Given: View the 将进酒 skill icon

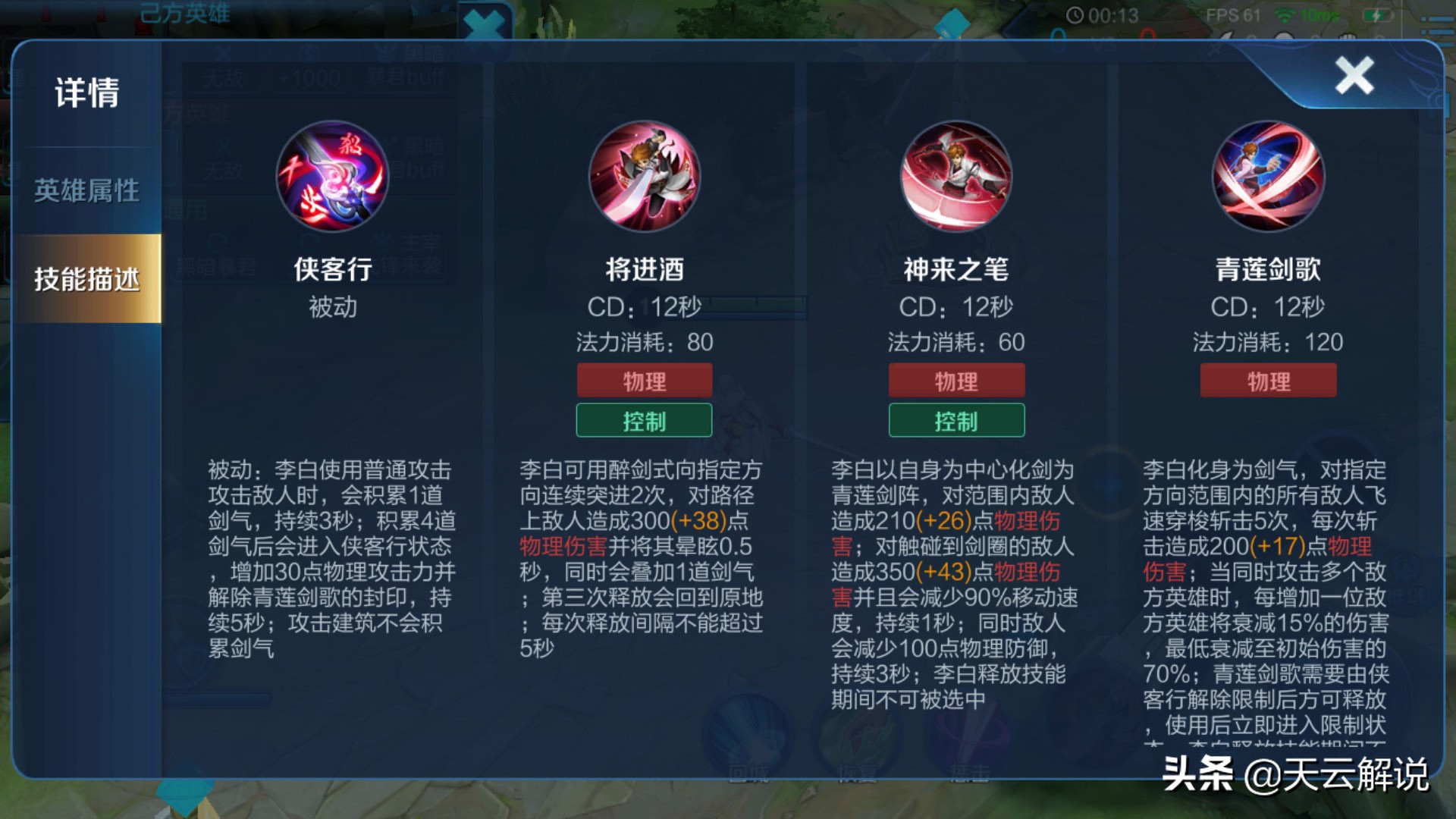Looking at the screenshot, I should point(644,176).
